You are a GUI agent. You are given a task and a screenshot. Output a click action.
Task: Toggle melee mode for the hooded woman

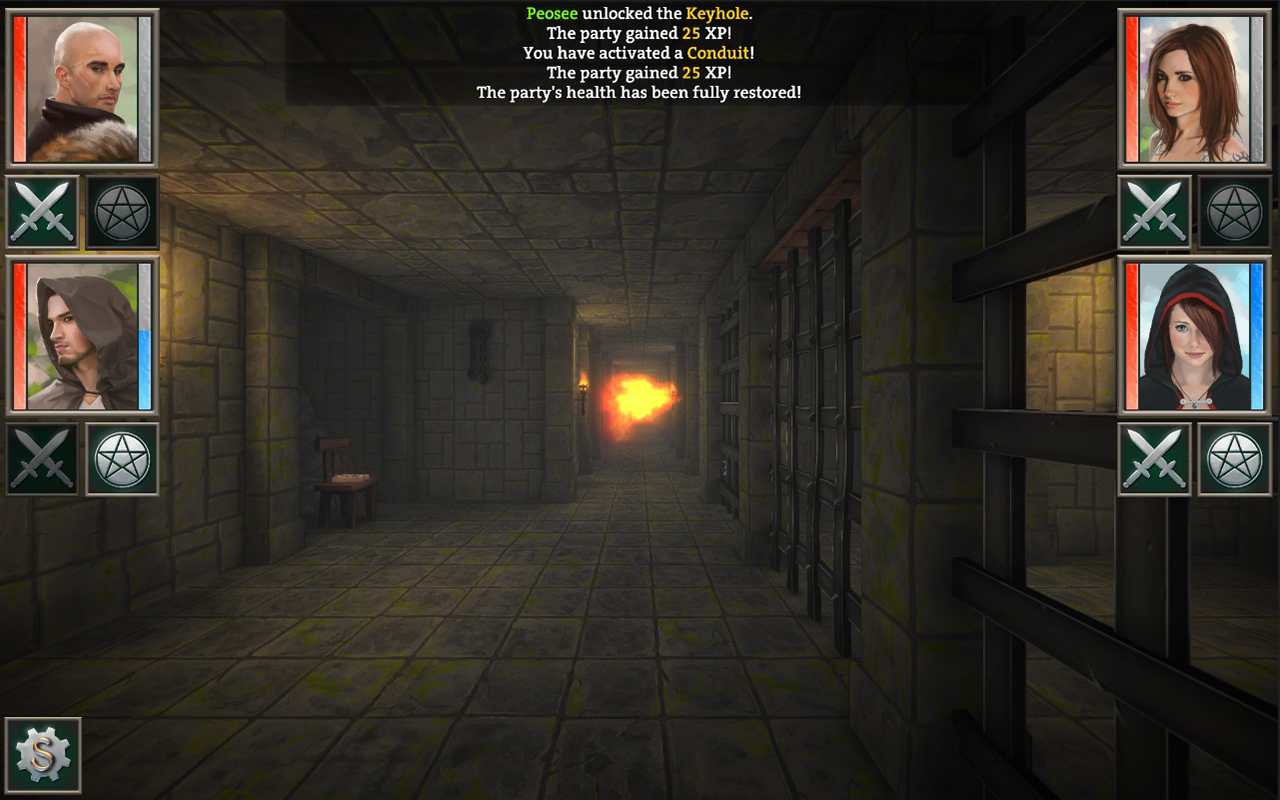click(1154, 460)
